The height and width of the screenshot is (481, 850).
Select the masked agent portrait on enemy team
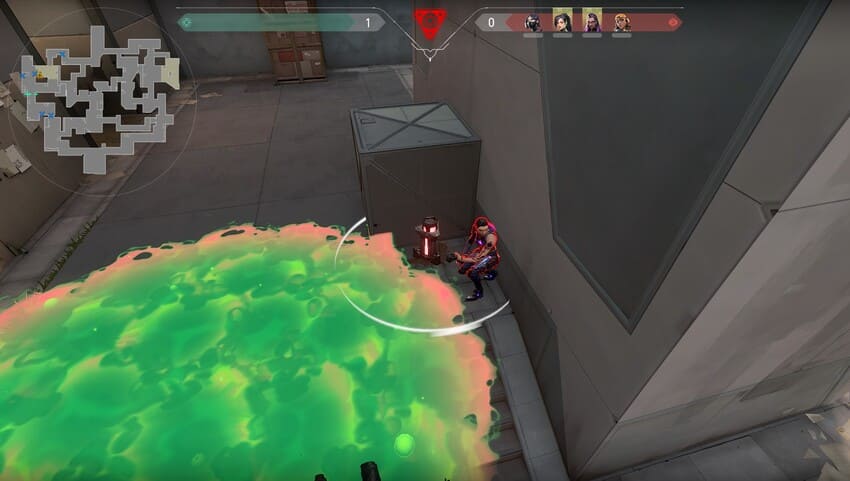click(x=533, y=22)
